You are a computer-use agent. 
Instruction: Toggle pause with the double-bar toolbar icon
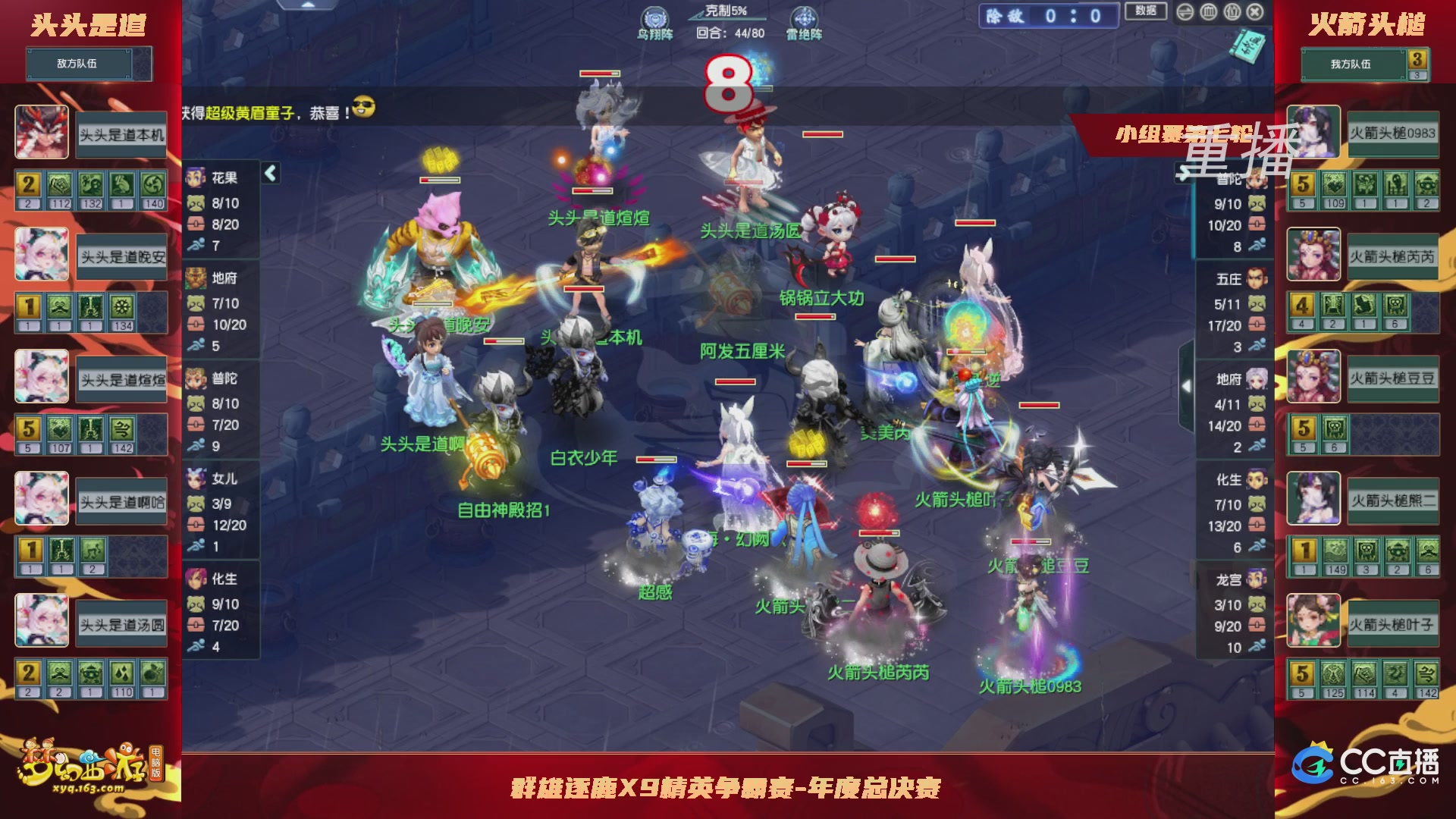(1232, 11)
